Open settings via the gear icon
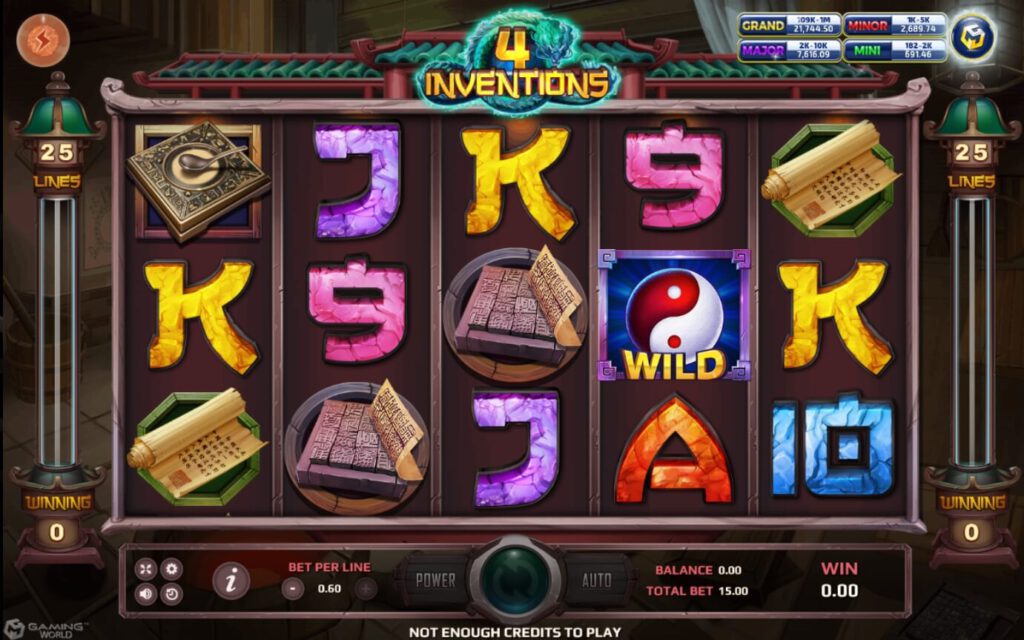This screenshot has height=640, width=1024. [x=171, y=569]
